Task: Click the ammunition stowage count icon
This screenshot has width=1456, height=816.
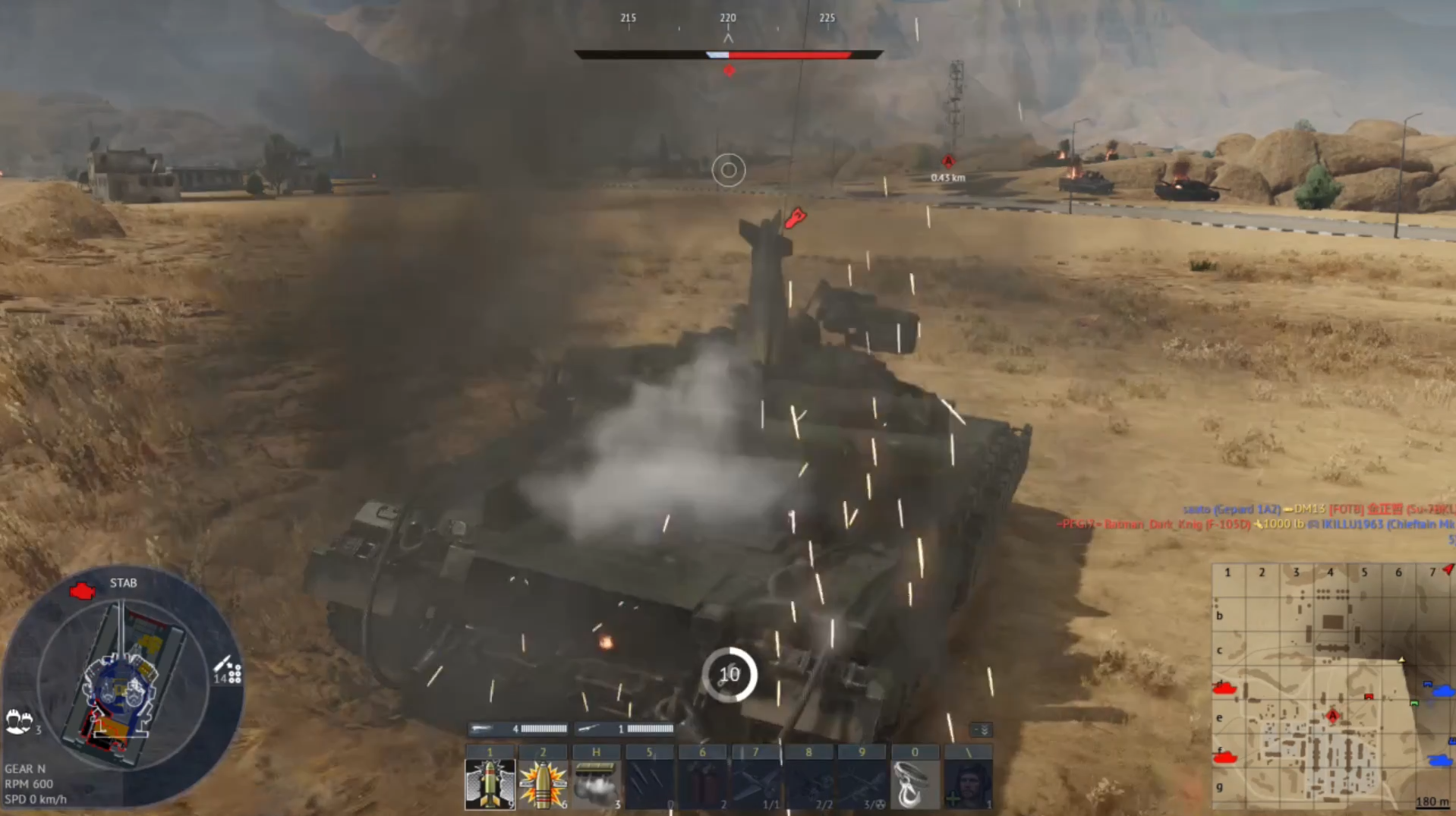Action: [228, 670]
